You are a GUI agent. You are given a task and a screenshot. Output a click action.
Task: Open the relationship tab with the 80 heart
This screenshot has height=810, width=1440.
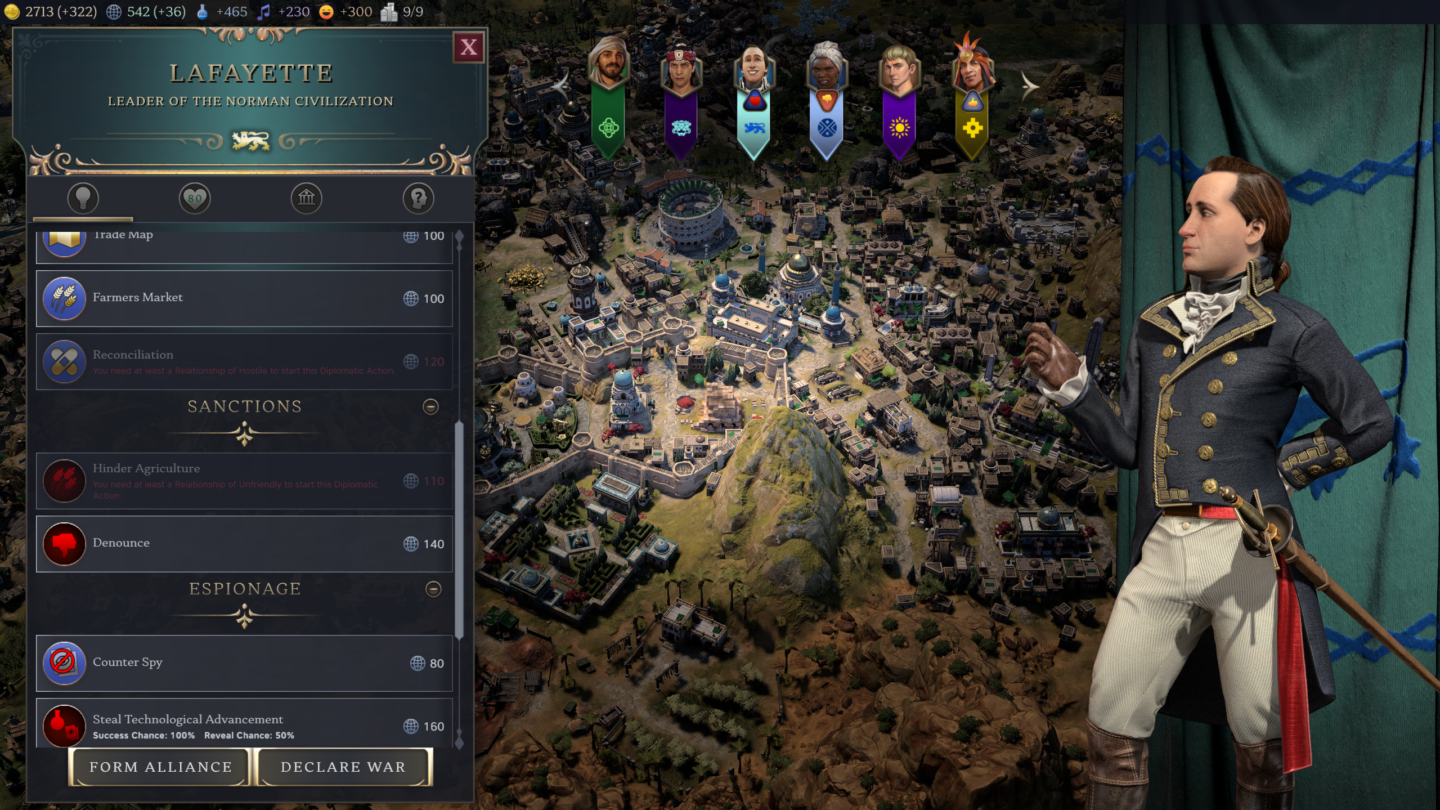[x=194, y=198]
